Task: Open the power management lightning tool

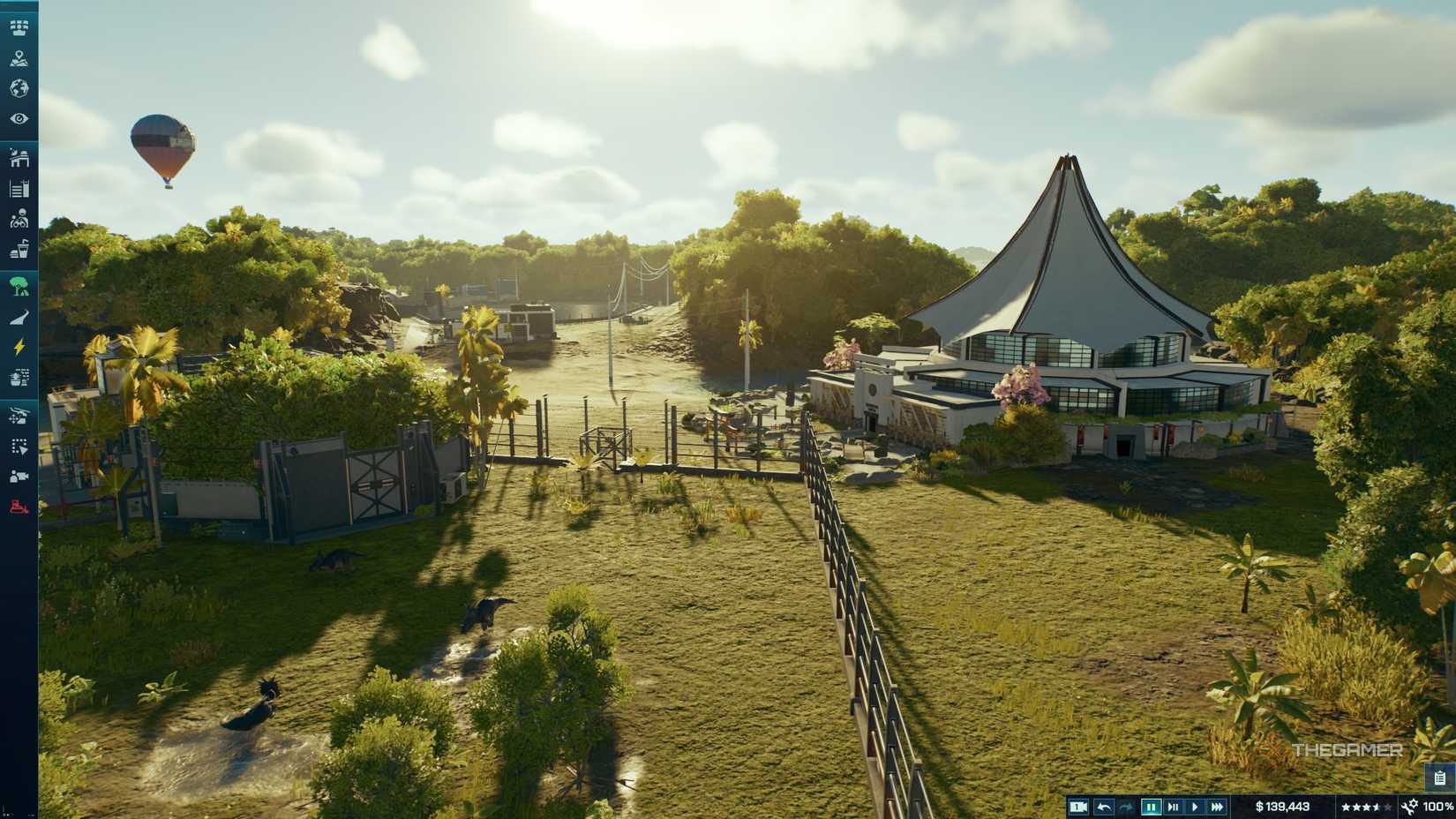Action: [19, 346]
